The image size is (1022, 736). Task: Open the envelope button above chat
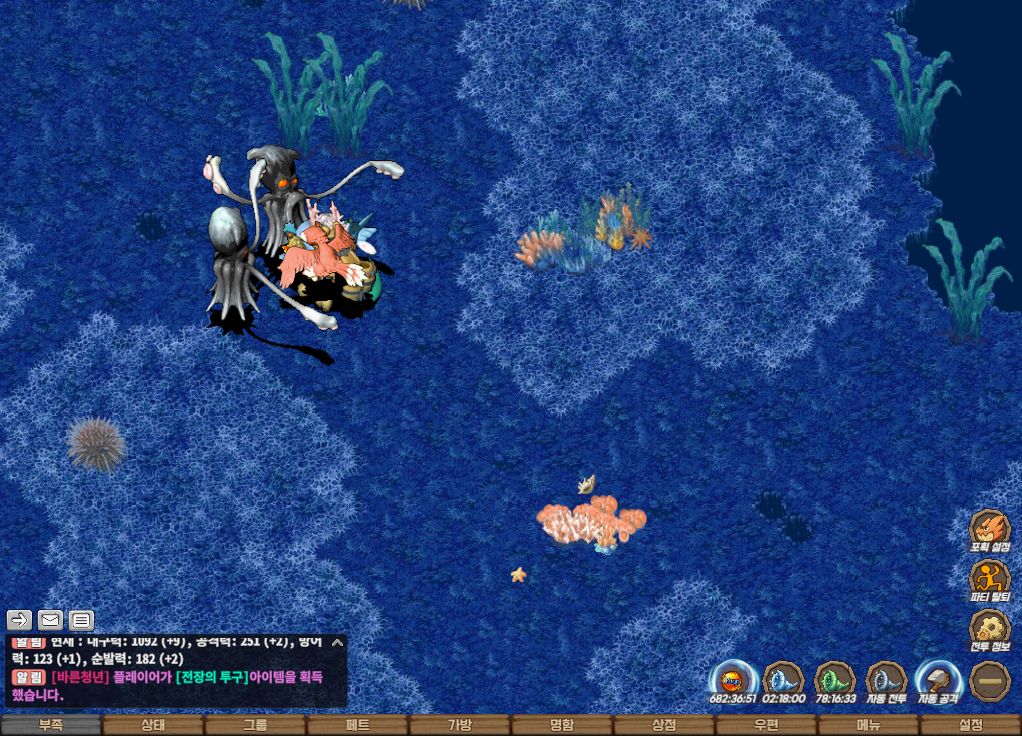50,620
